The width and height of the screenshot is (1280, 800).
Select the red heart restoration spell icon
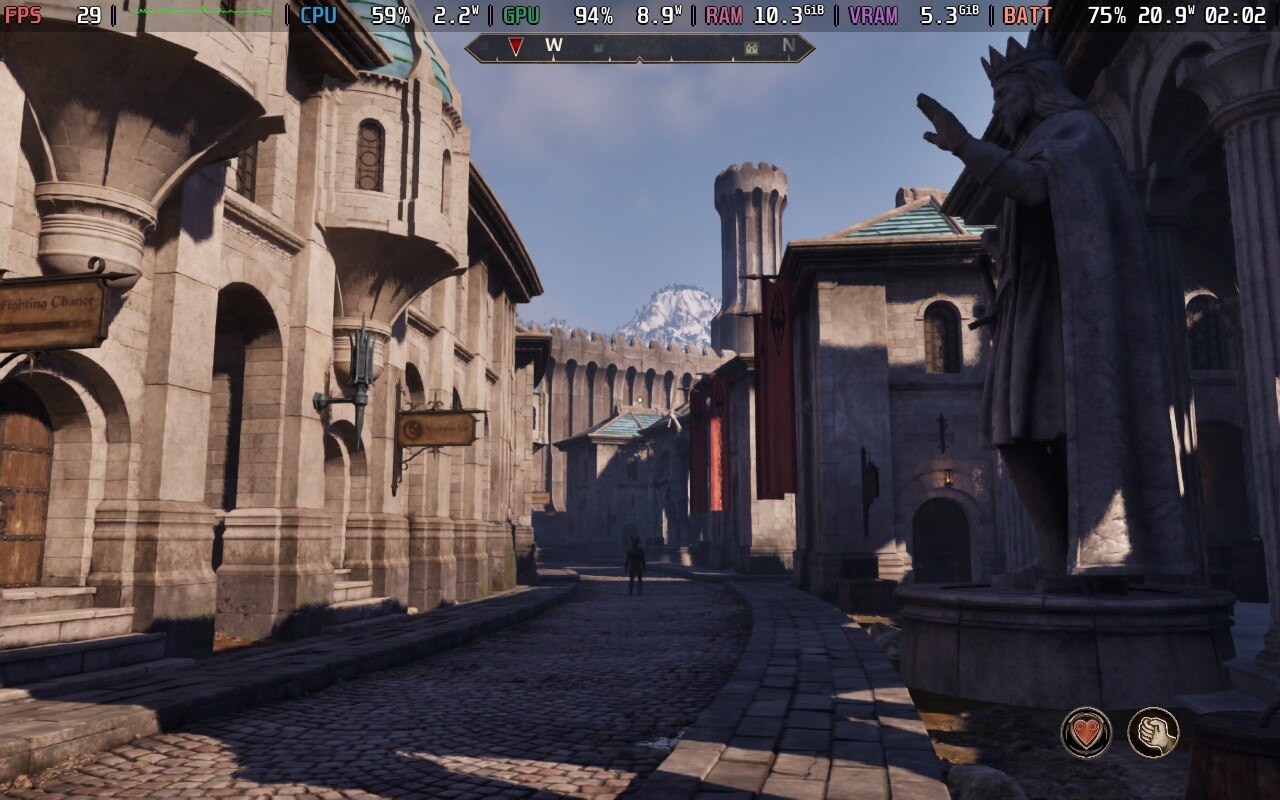[x=1086, y=732]
